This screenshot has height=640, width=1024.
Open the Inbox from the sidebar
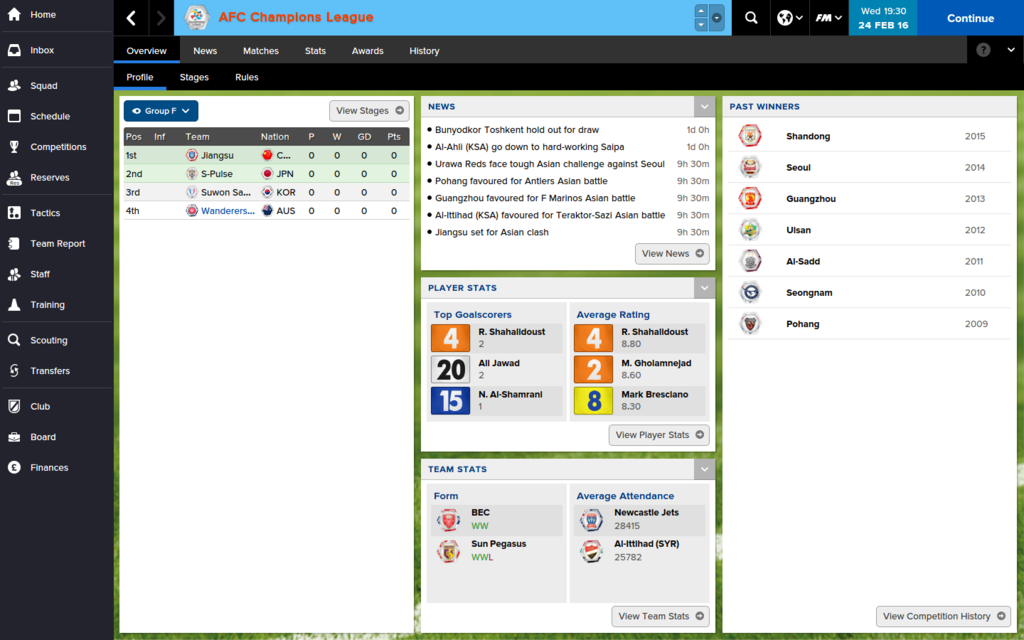point(42,50)
